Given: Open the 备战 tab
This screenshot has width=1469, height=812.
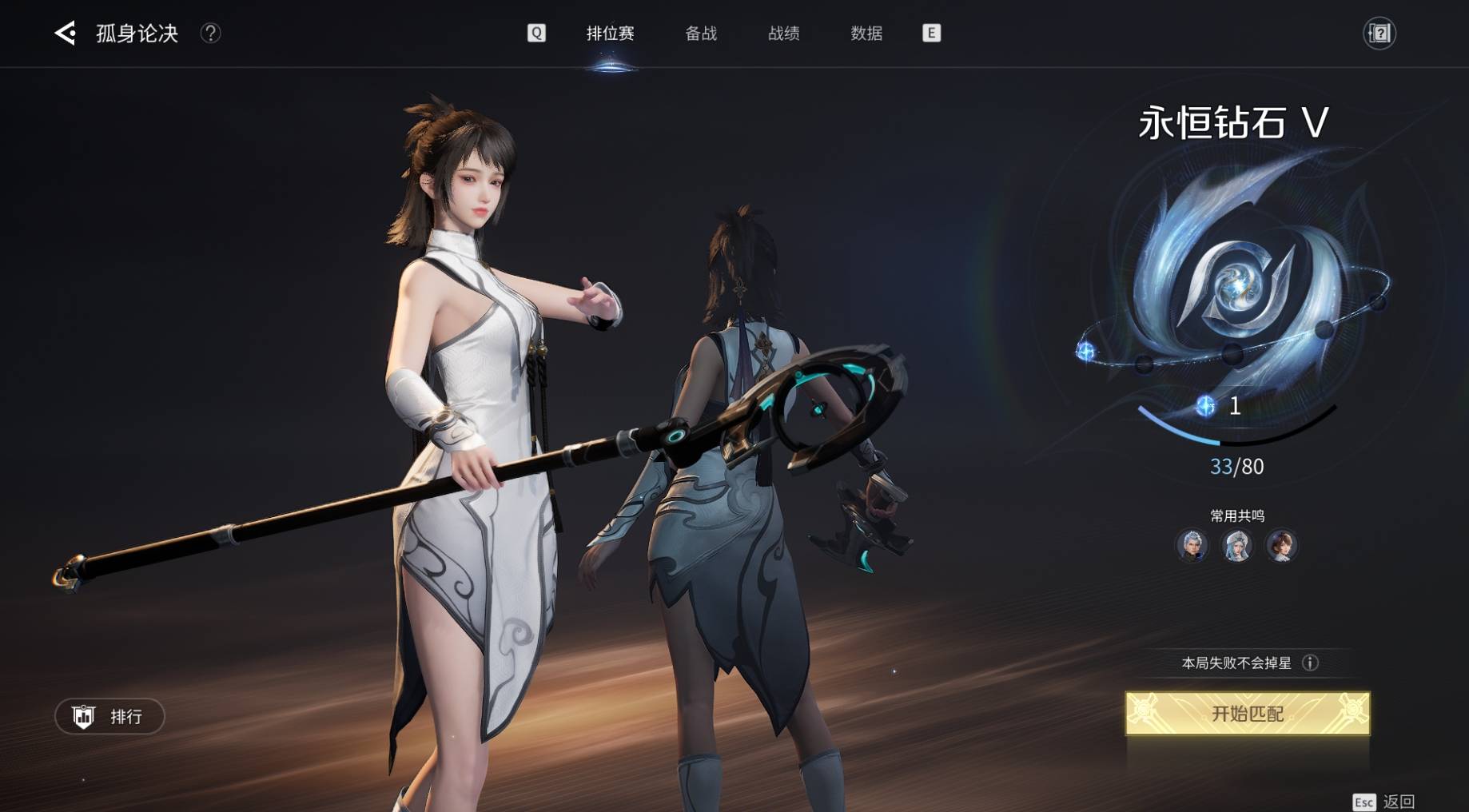Looking at the screenshot, I should pyautogui.click(x=701, y=33).
